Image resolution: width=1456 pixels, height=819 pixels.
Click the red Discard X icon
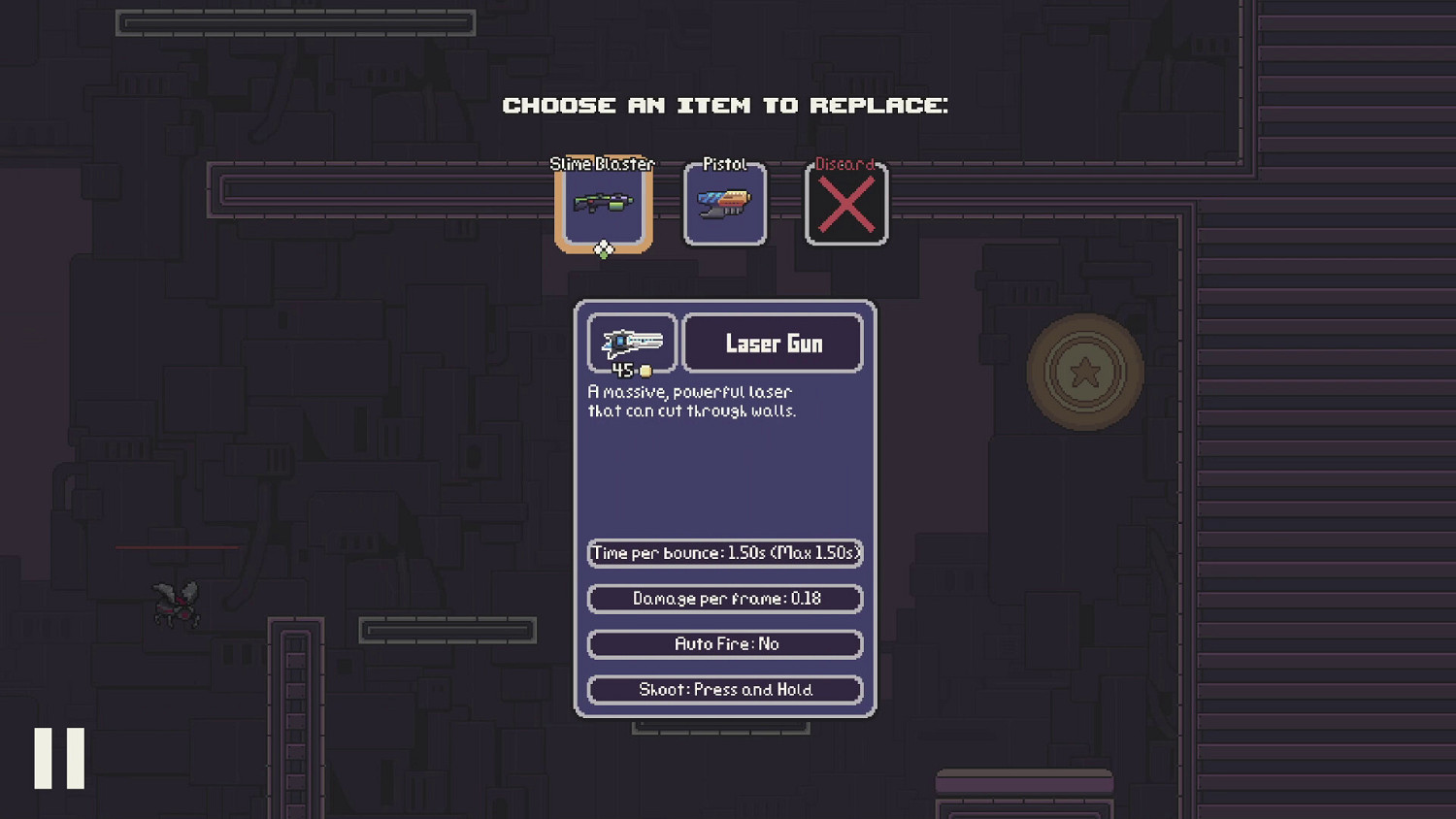(x=845, y=204)
